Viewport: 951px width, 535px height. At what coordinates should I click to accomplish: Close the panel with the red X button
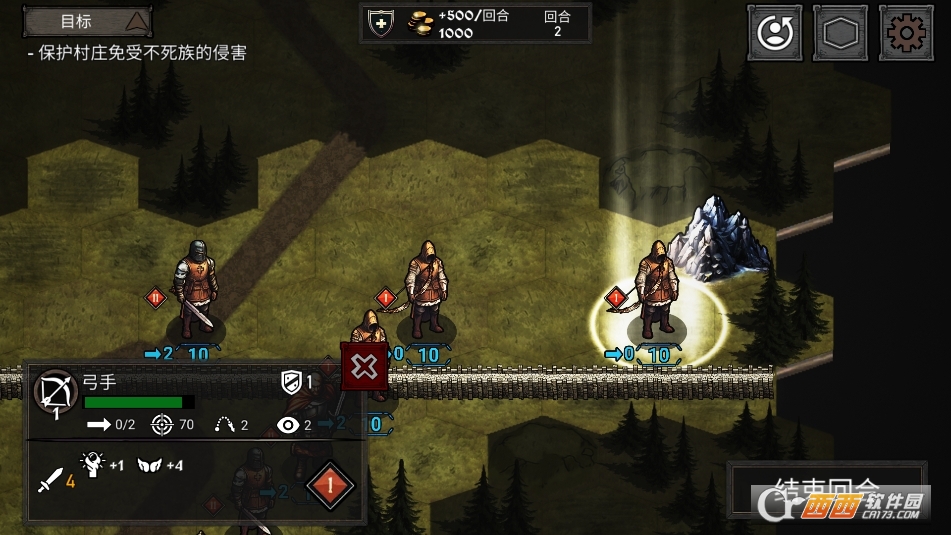tap(365, 366)
